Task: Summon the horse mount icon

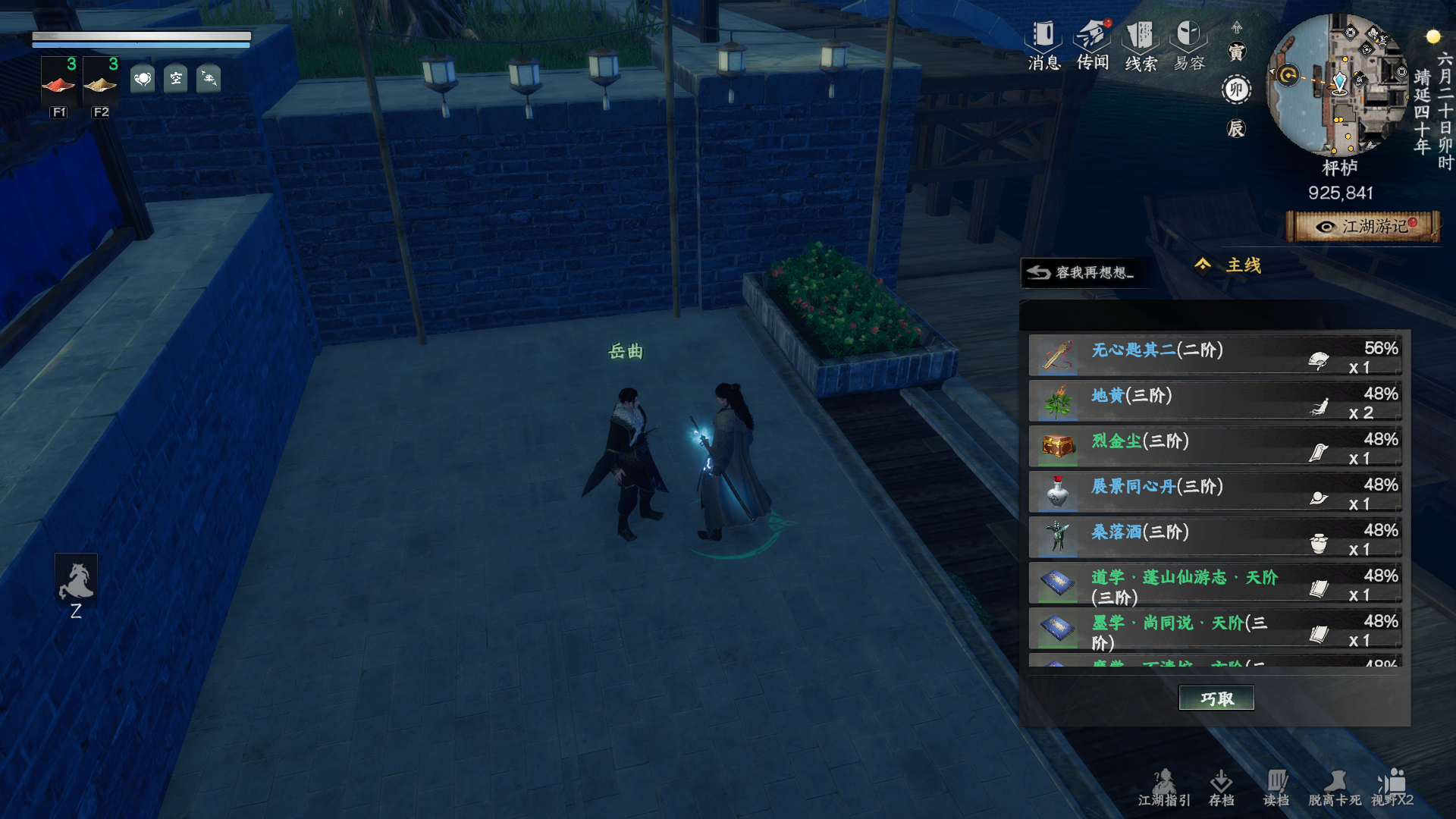Action: coord(76,581)
